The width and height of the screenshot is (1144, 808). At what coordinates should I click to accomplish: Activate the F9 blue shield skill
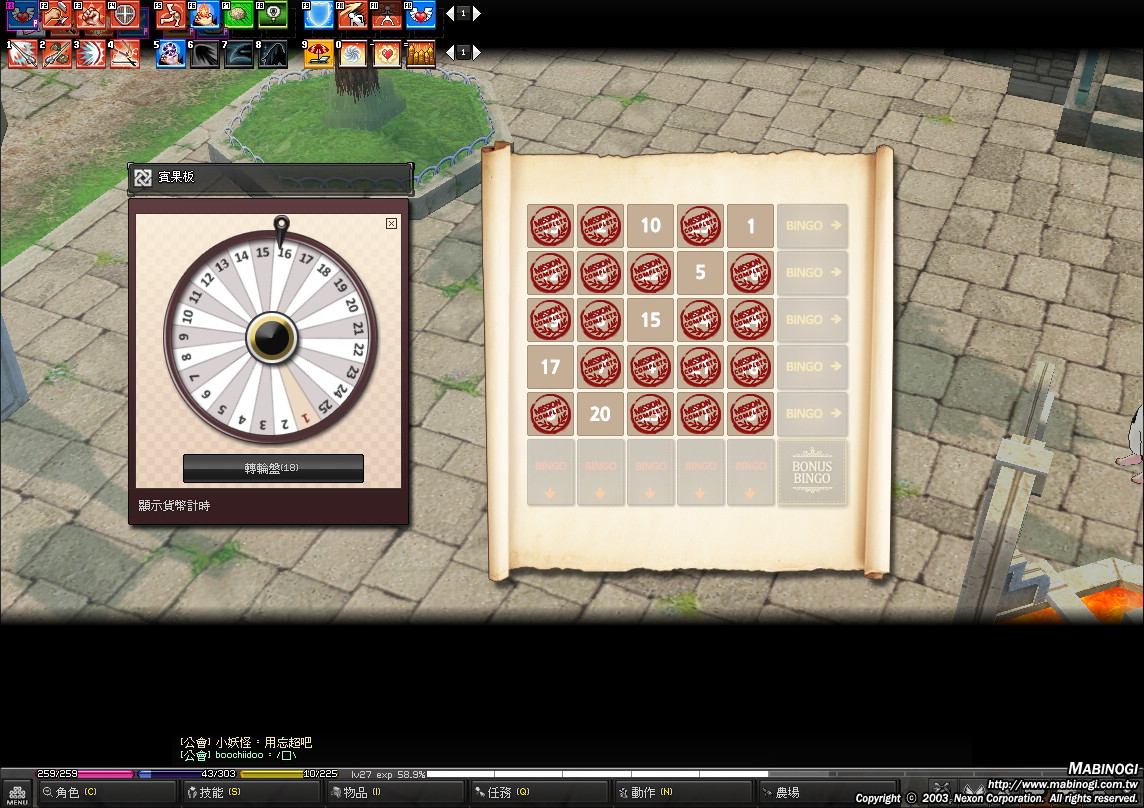click(319, 15)
